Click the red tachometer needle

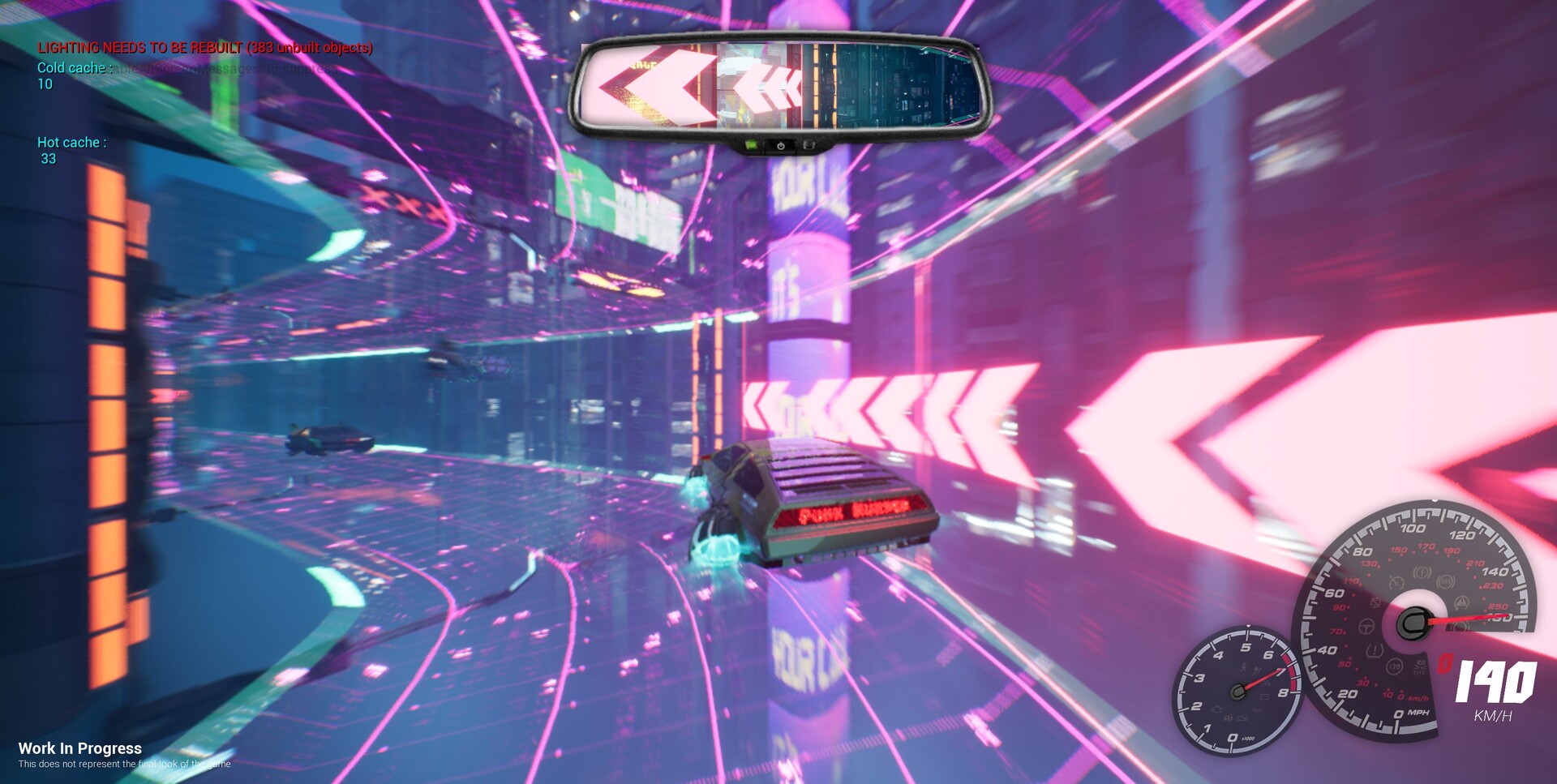point(1263,679)
